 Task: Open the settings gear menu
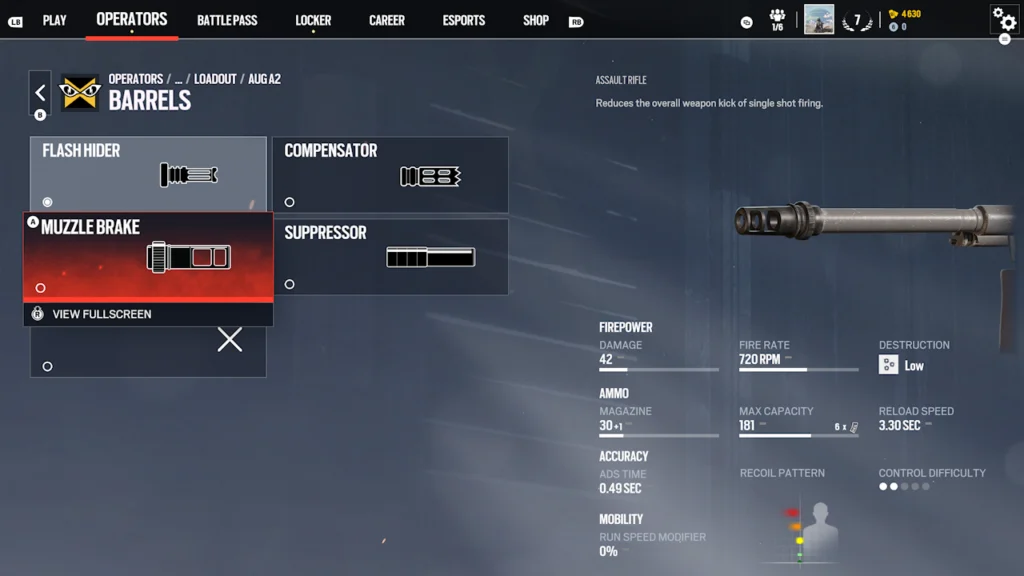tap(1003, 19)
